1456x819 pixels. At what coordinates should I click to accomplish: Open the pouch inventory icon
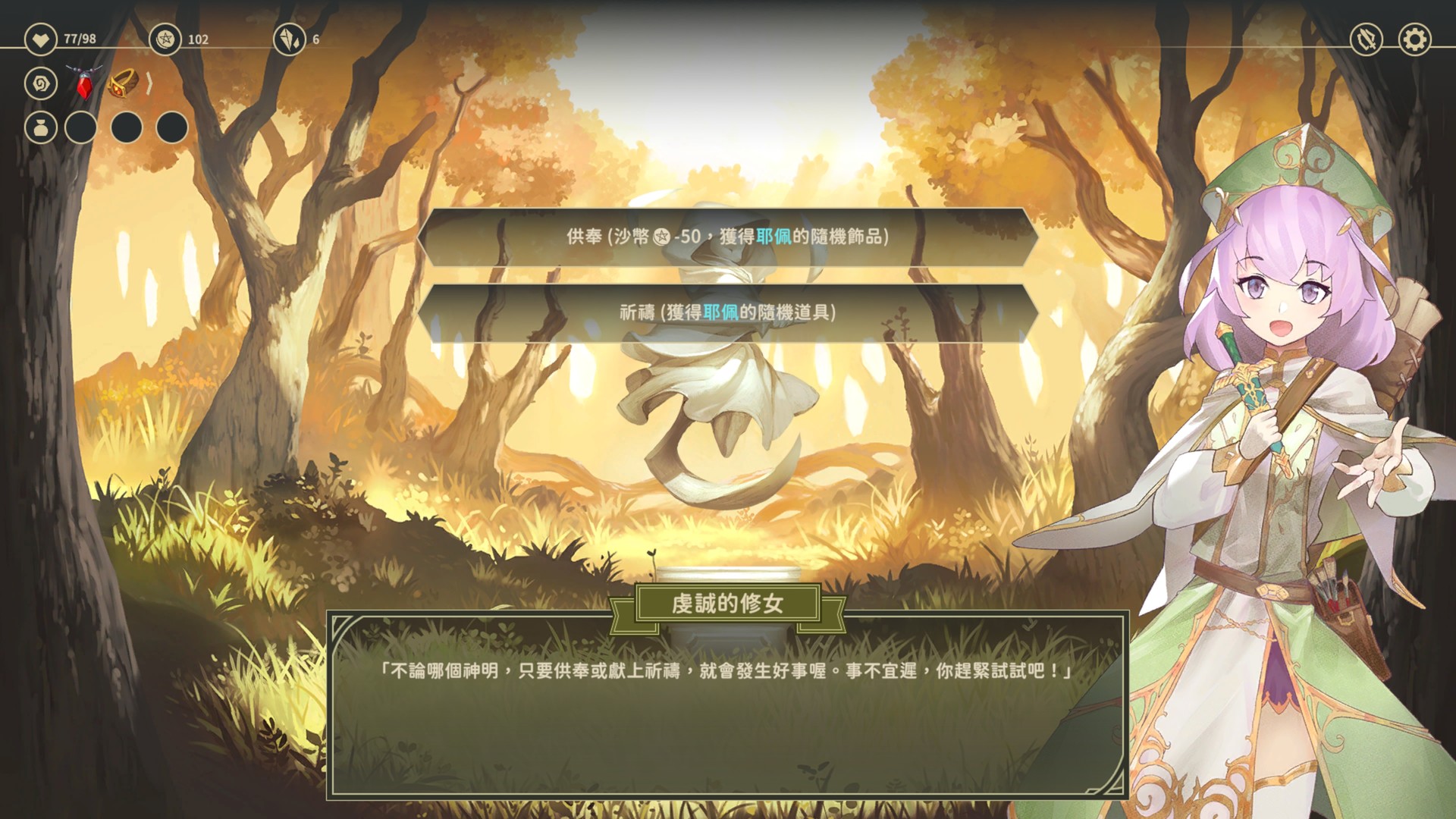tap(41, 127)
